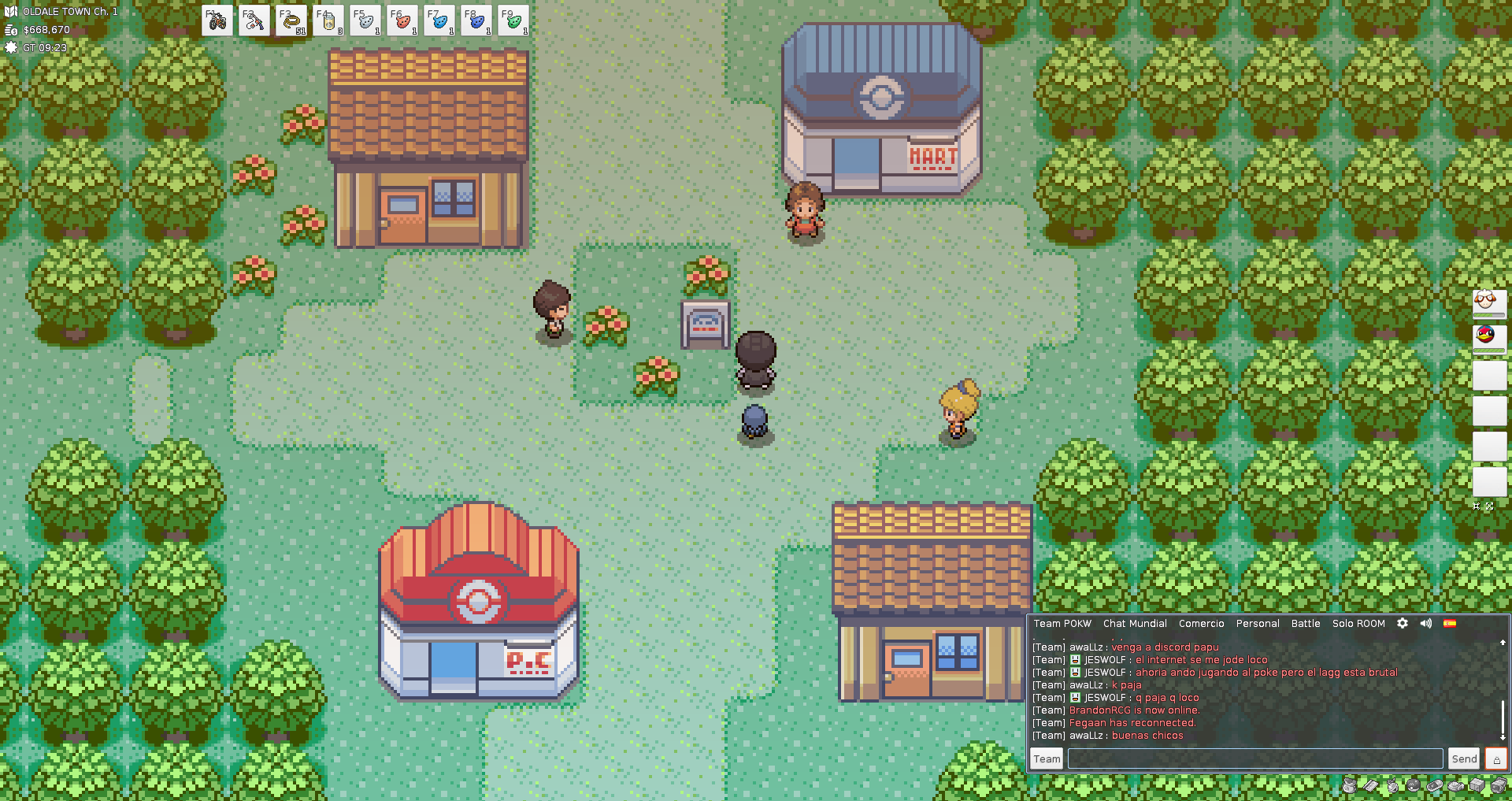Viewport: 1512px width, 801px height.
Task: Open the bag from bottom menu
Action: pos(1350,785)
